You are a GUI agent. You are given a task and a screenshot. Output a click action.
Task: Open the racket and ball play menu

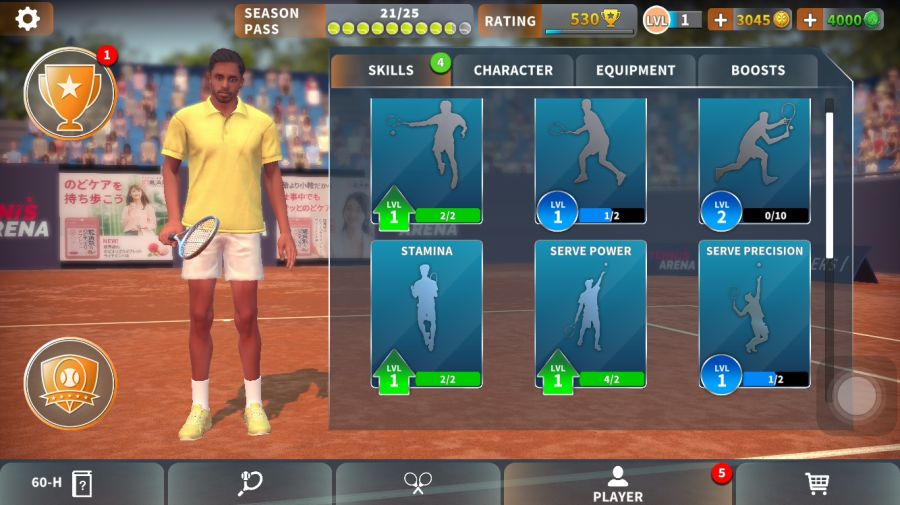pyautogui.click(x=249, y=484)
